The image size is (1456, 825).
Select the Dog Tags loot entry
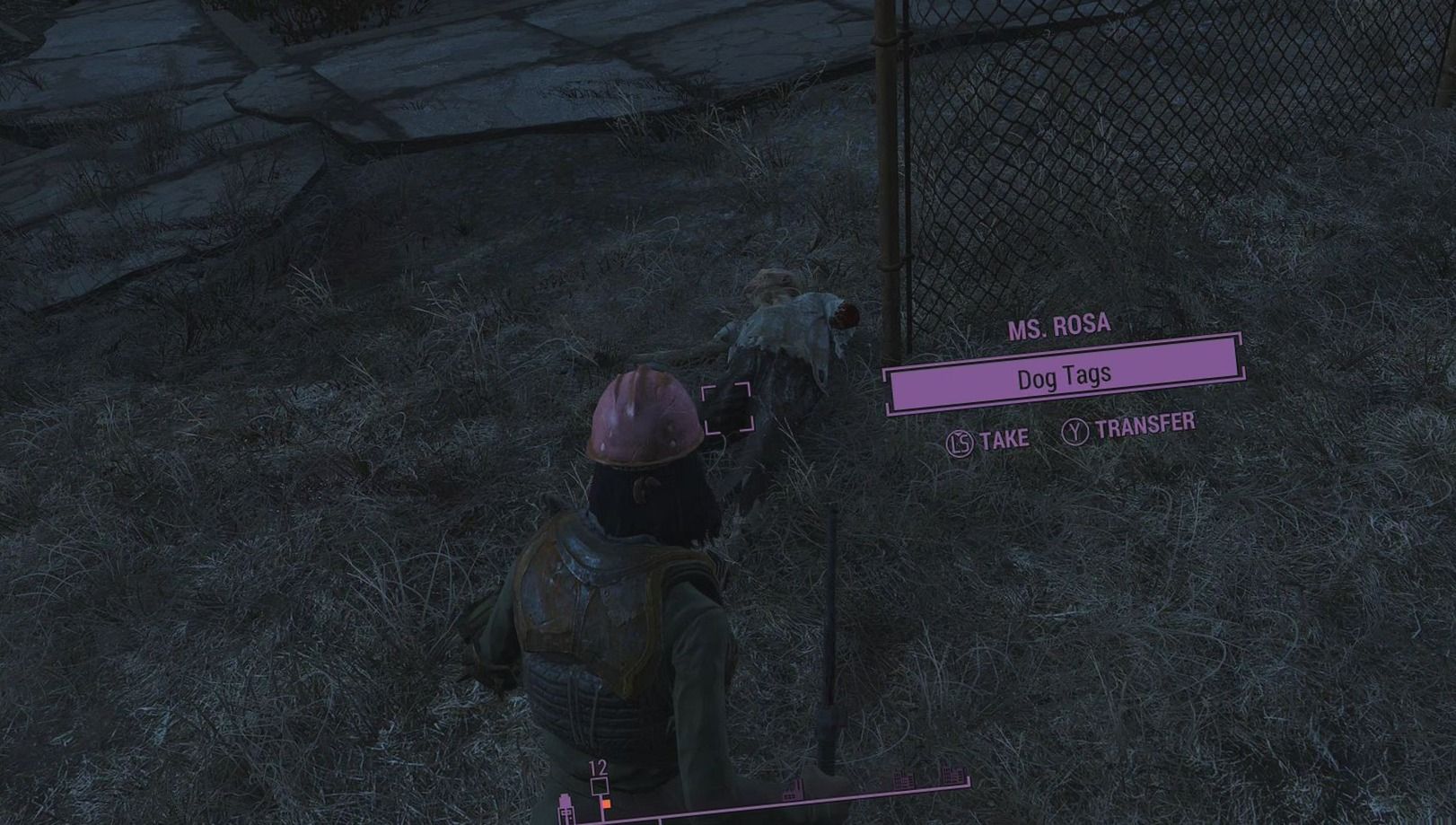(1063, 377)
